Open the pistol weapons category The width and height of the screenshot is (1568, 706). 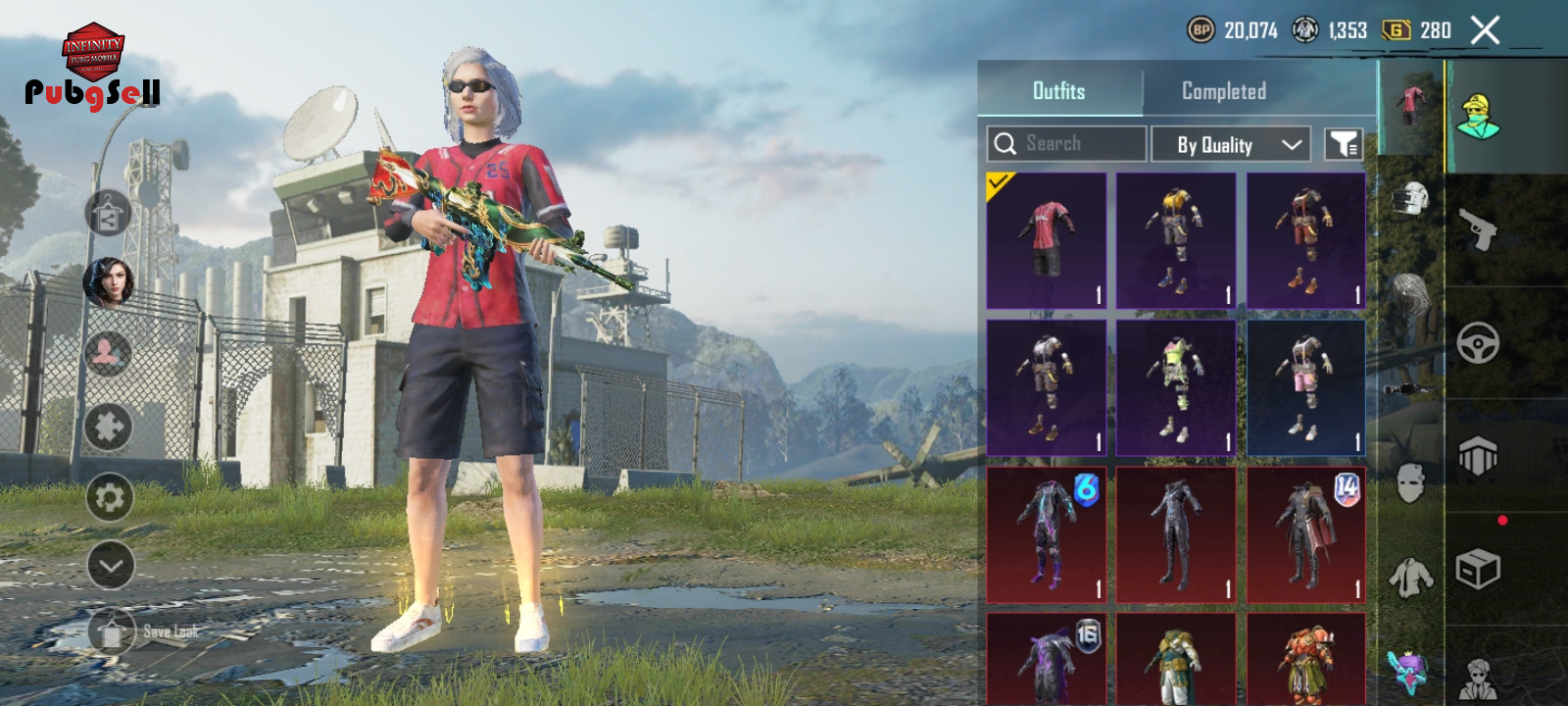tap(1478, 229)
